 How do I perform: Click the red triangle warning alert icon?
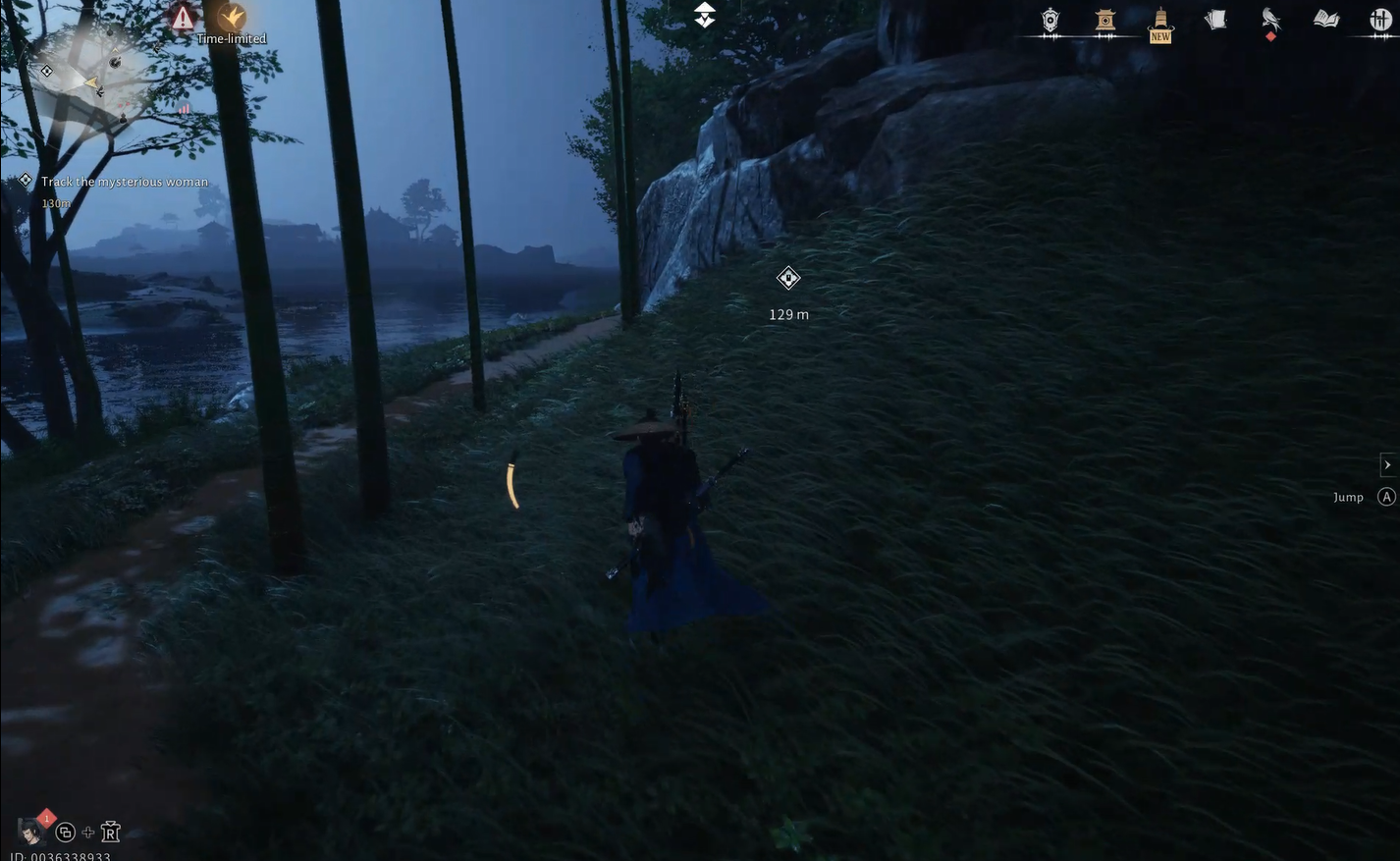coord(181,17)
